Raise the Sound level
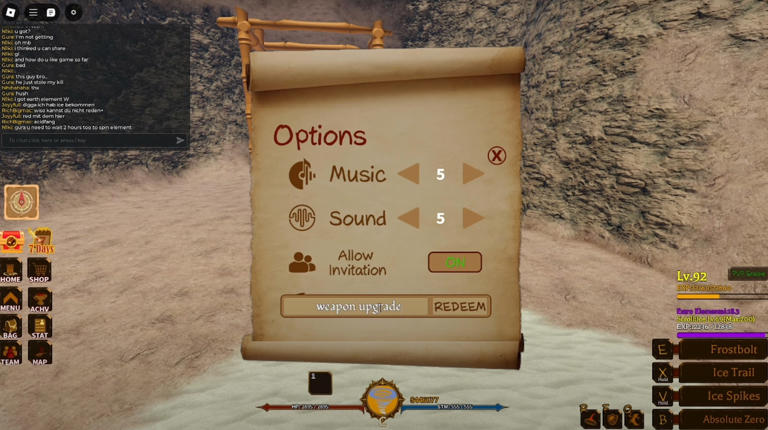This screenshot has height=430, width=768. [x=473, y=218]
